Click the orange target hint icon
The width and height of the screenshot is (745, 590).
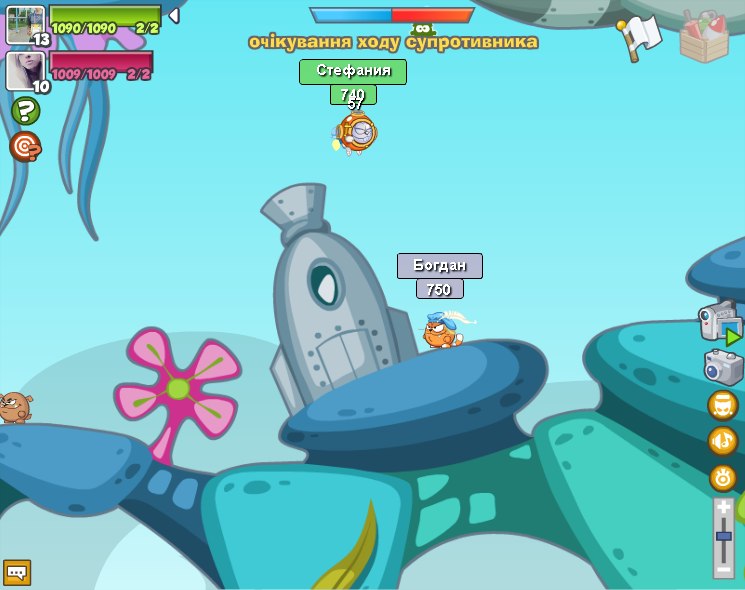[x=25, y=147]
